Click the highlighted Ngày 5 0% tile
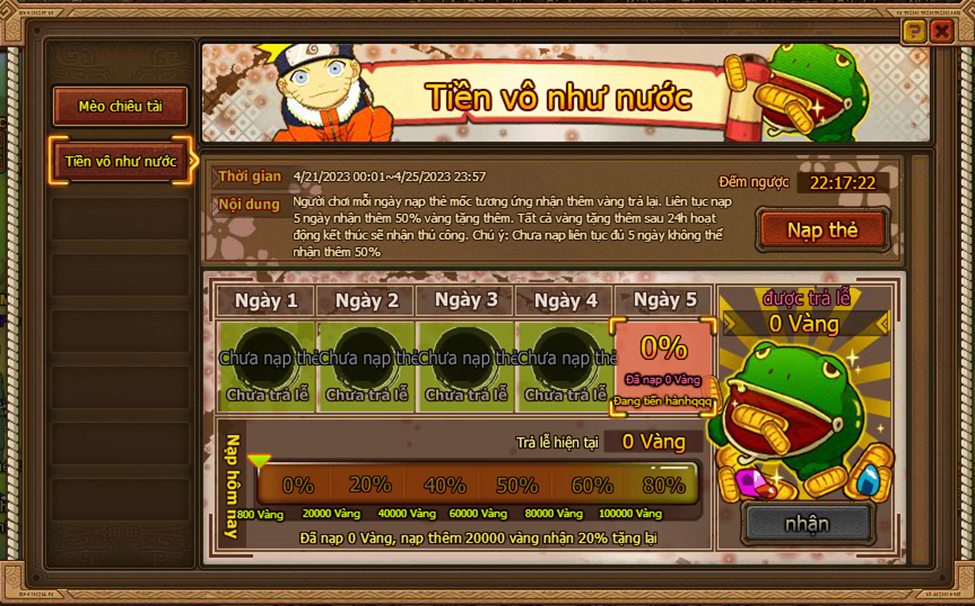The width and height of the screenshot is (975, 606). [664, 366]
